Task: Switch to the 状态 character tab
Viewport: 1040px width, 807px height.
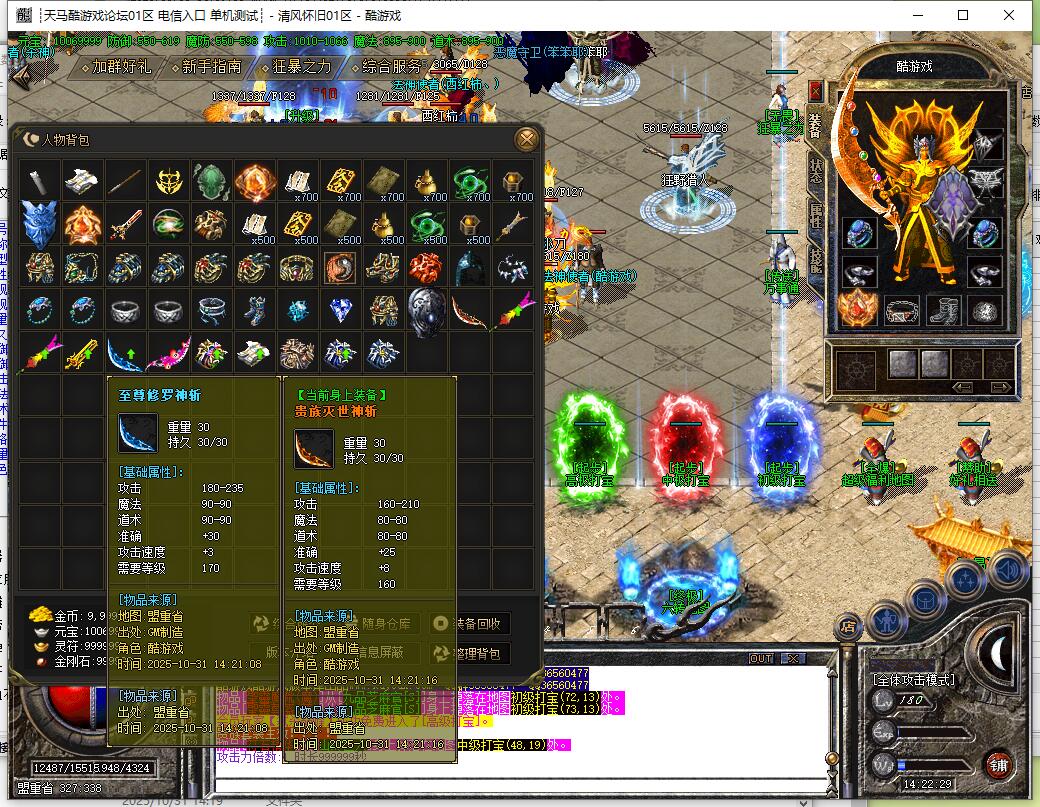Action: (815, 169)
